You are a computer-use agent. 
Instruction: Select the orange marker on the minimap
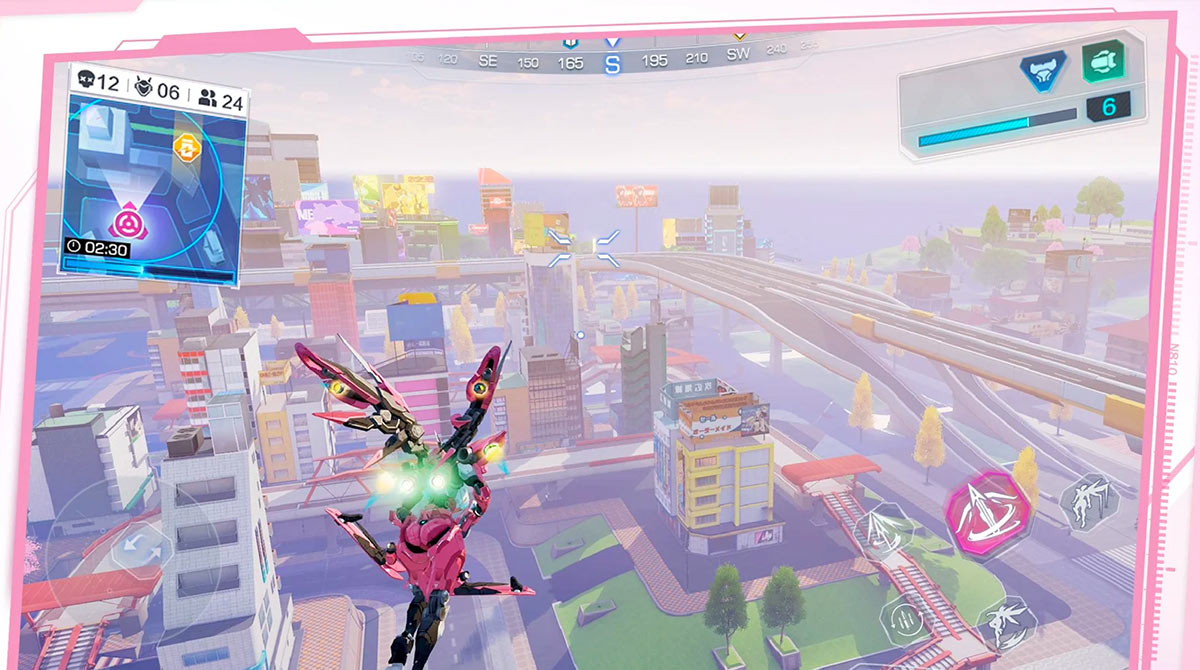pos(186,148)
